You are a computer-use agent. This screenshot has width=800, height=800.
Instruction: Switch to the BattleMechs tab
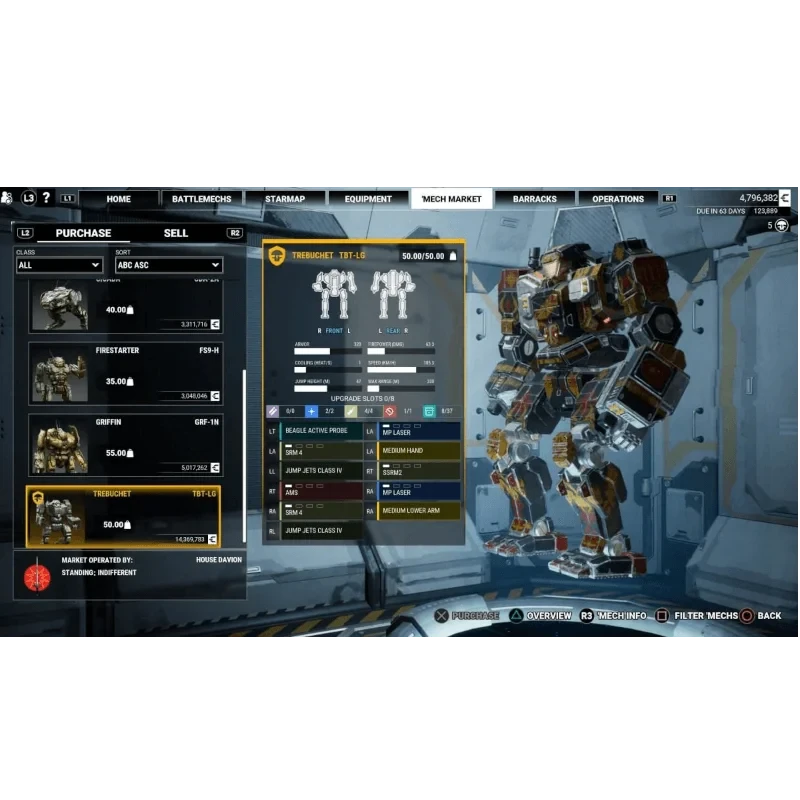pos(201,199)
